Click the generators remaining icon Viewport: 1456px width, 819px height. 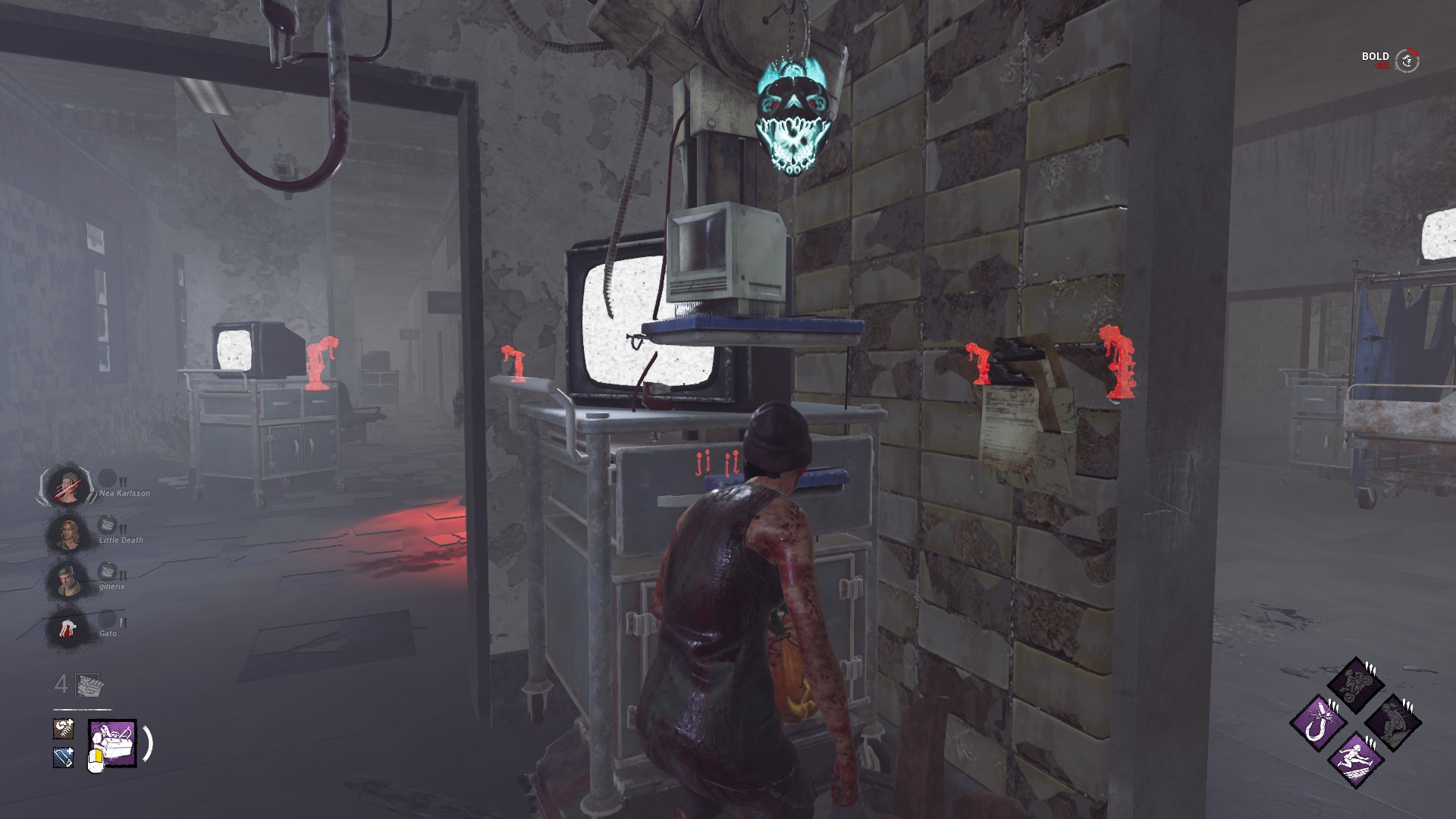pos(89,685)
